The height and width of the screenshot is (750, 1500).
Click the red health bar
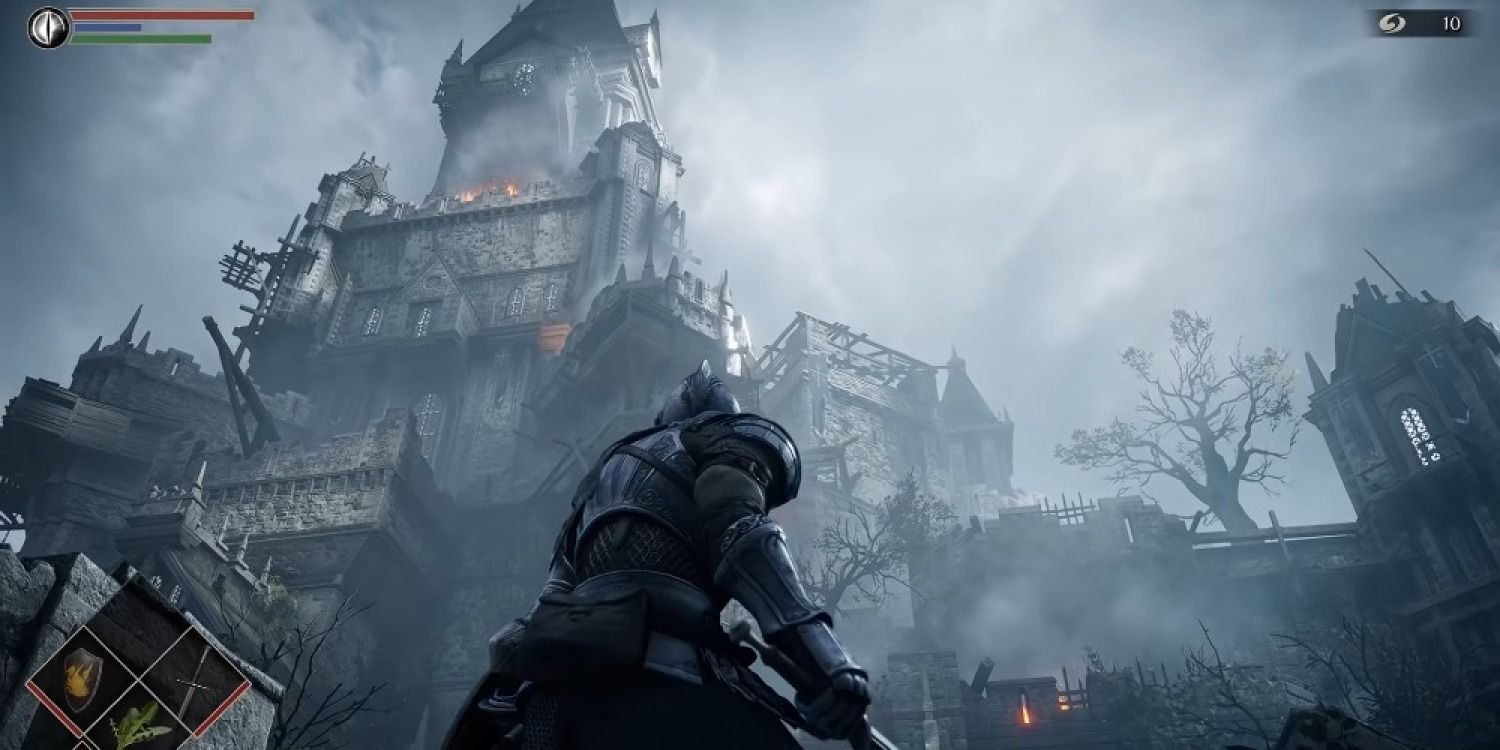coord(160,16)
